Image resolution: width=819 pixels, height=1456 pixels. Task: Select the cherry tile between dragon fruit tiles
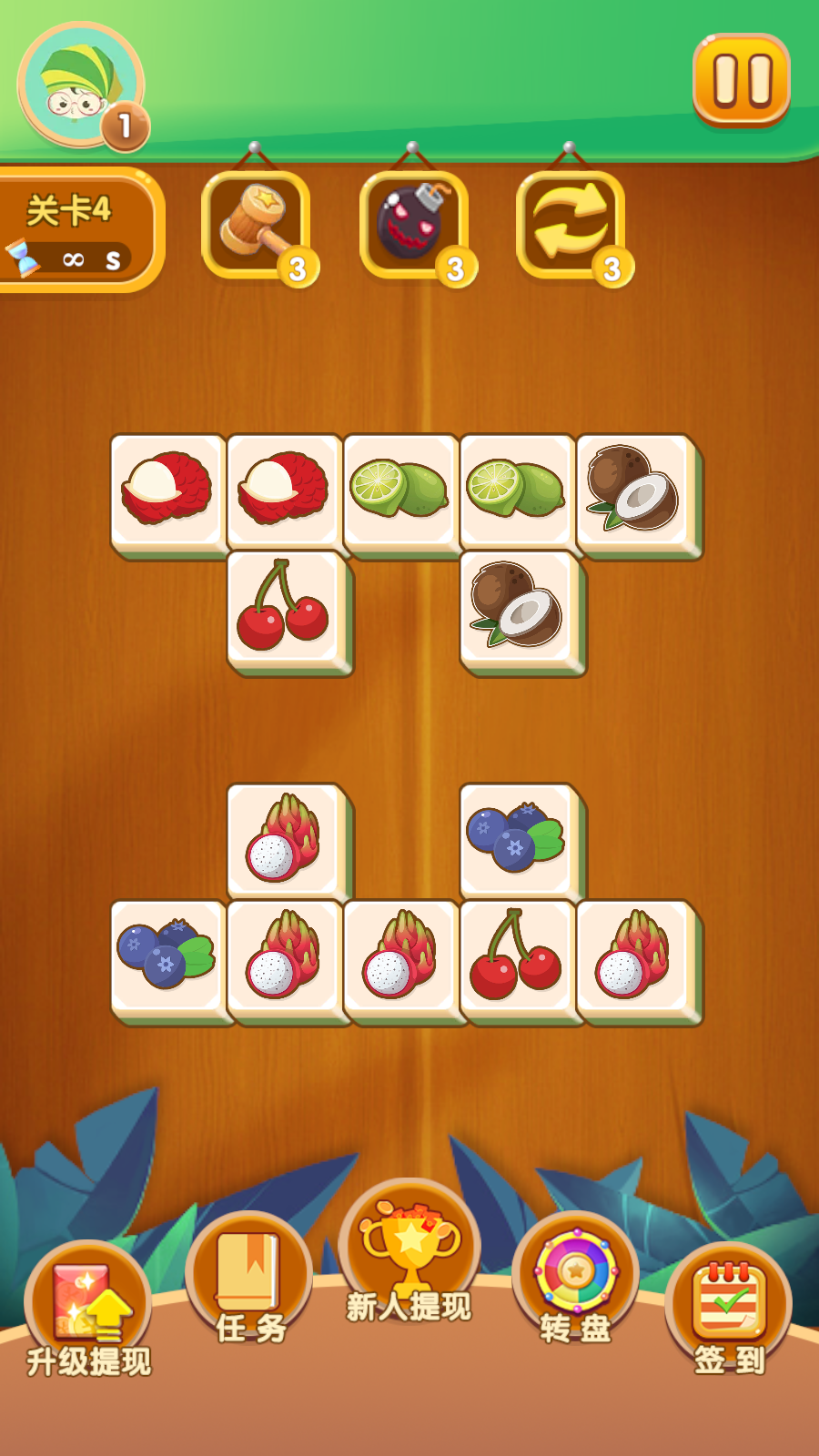click(517, 957)
